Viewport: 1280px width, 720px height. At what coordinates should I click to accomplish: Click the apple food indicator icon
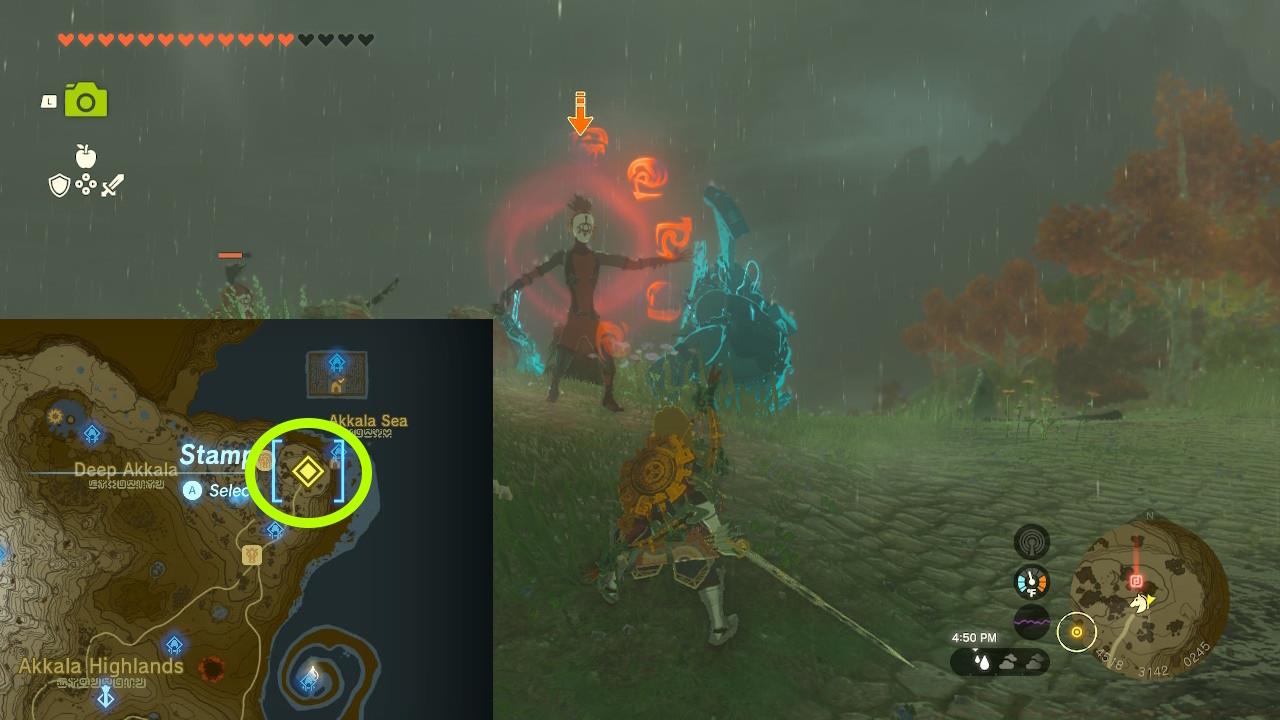88,158
